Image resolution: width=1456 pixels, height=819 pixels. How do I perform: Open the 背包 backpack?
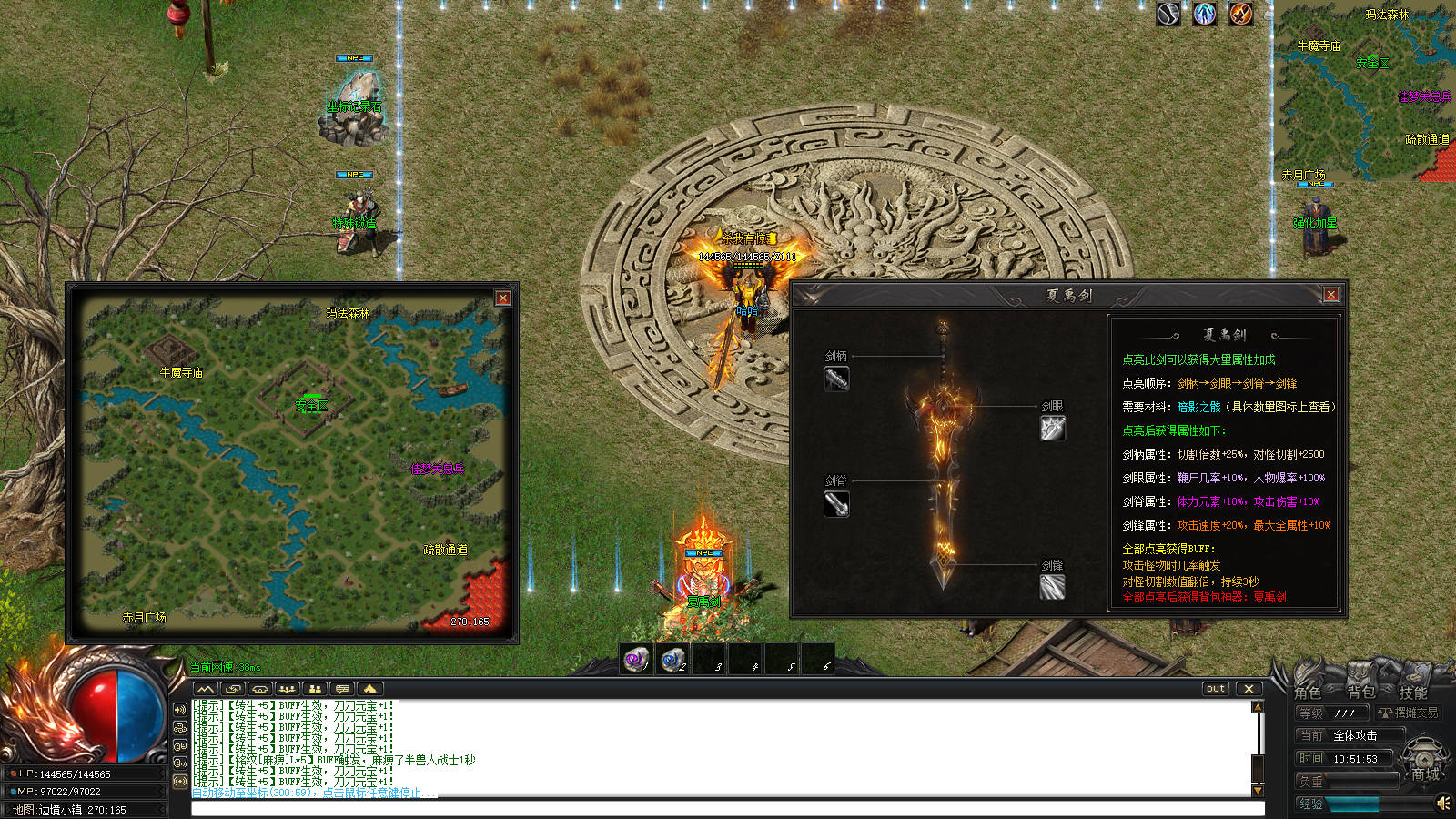pos(1361,692)
